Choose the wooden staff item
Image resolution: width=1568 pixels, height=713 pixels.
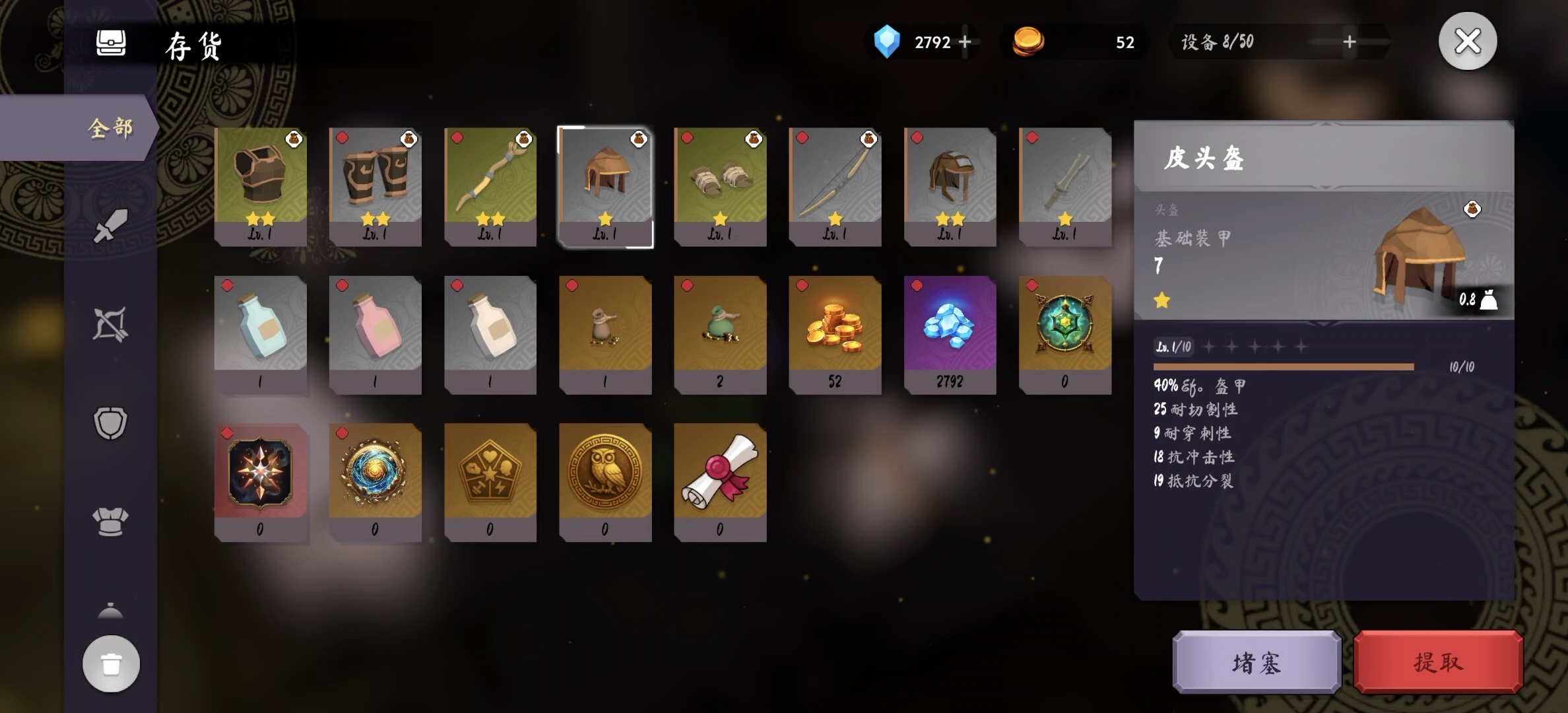[x=490, y=186]
